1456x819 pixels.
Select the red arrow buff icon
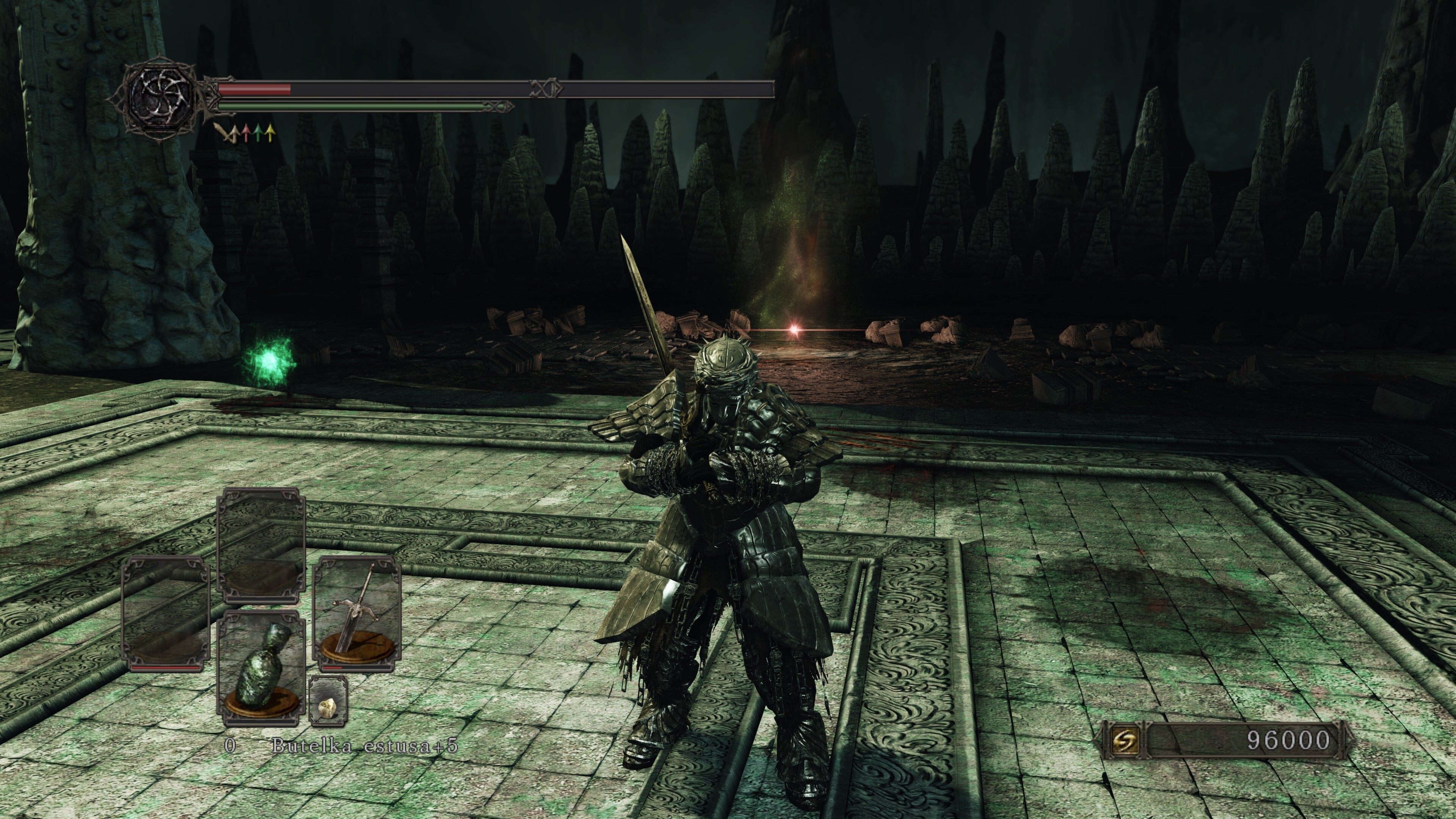click(245, 133)
